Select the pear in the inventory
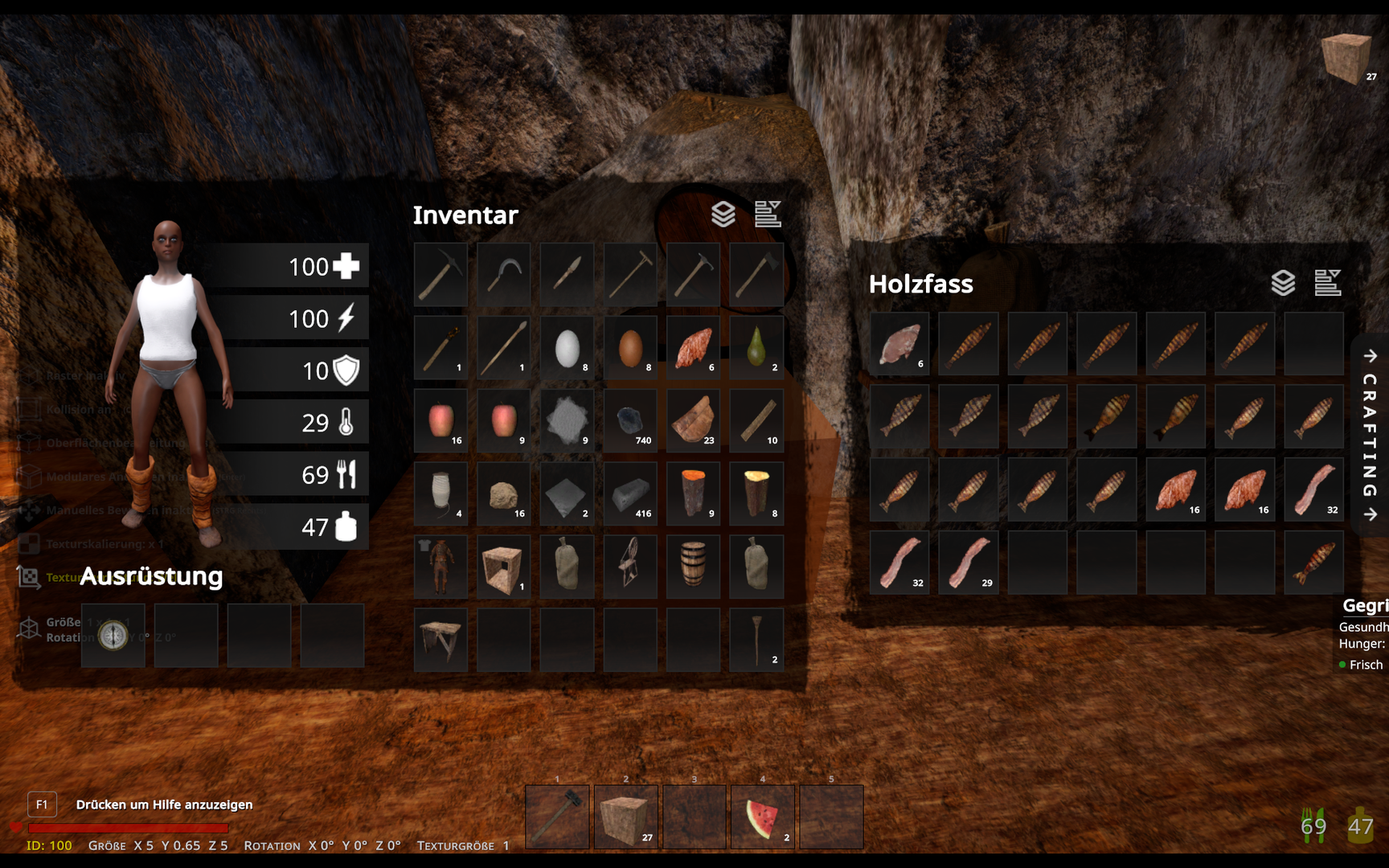1389x868 pixels. [x=756, y=348]
